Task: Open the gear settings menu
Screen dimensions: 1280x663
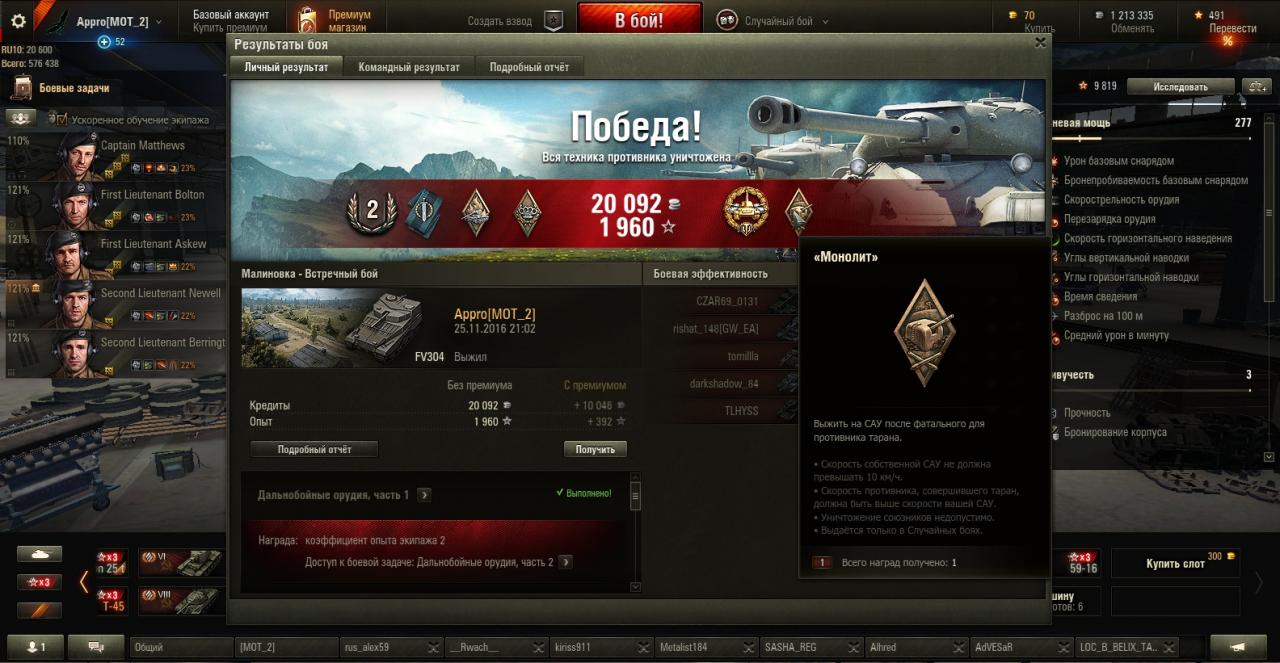Action: pyautogui.click(x=18, y=21)
